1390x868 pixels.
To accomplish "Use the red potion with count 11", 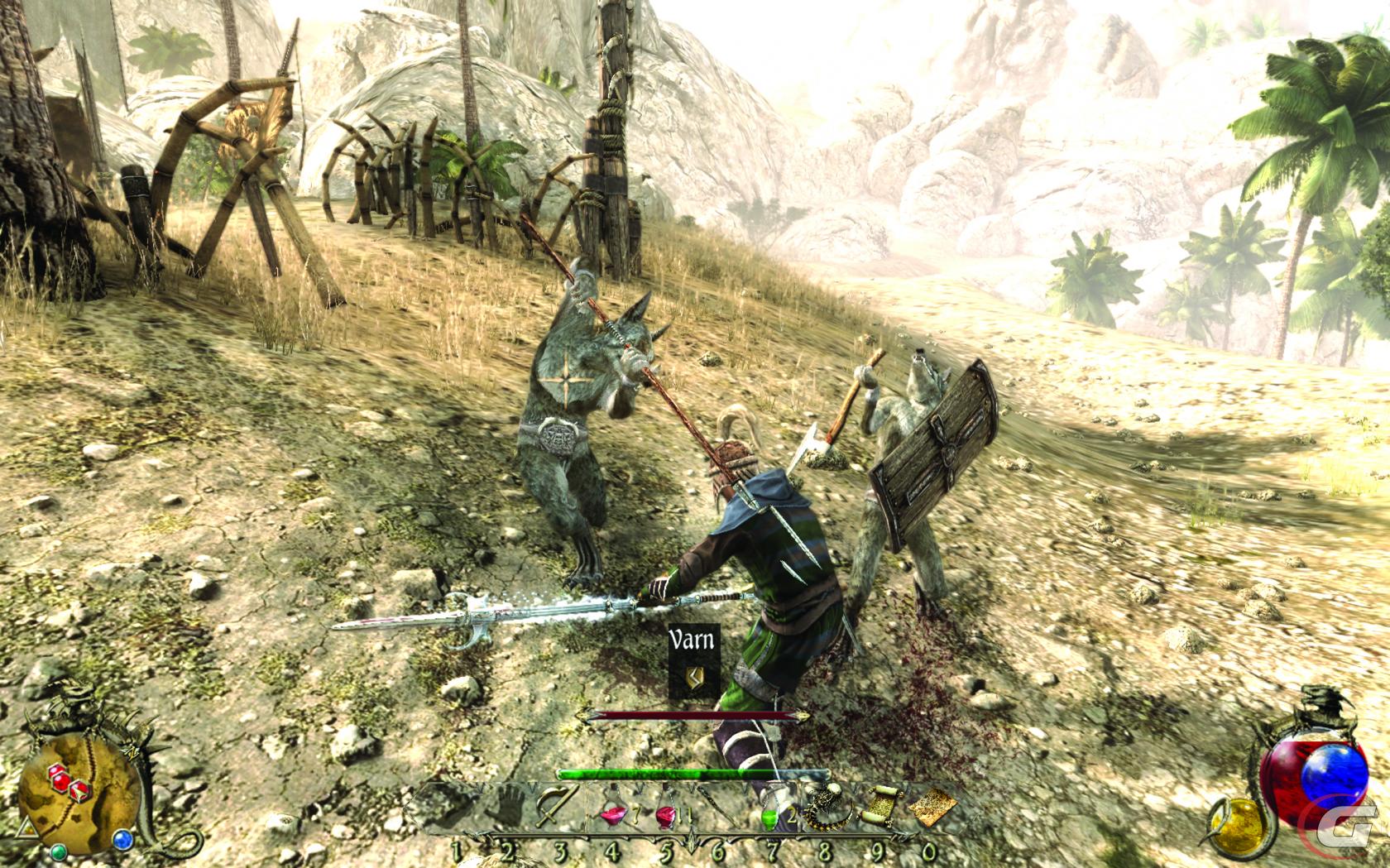I will click(667, 815).
